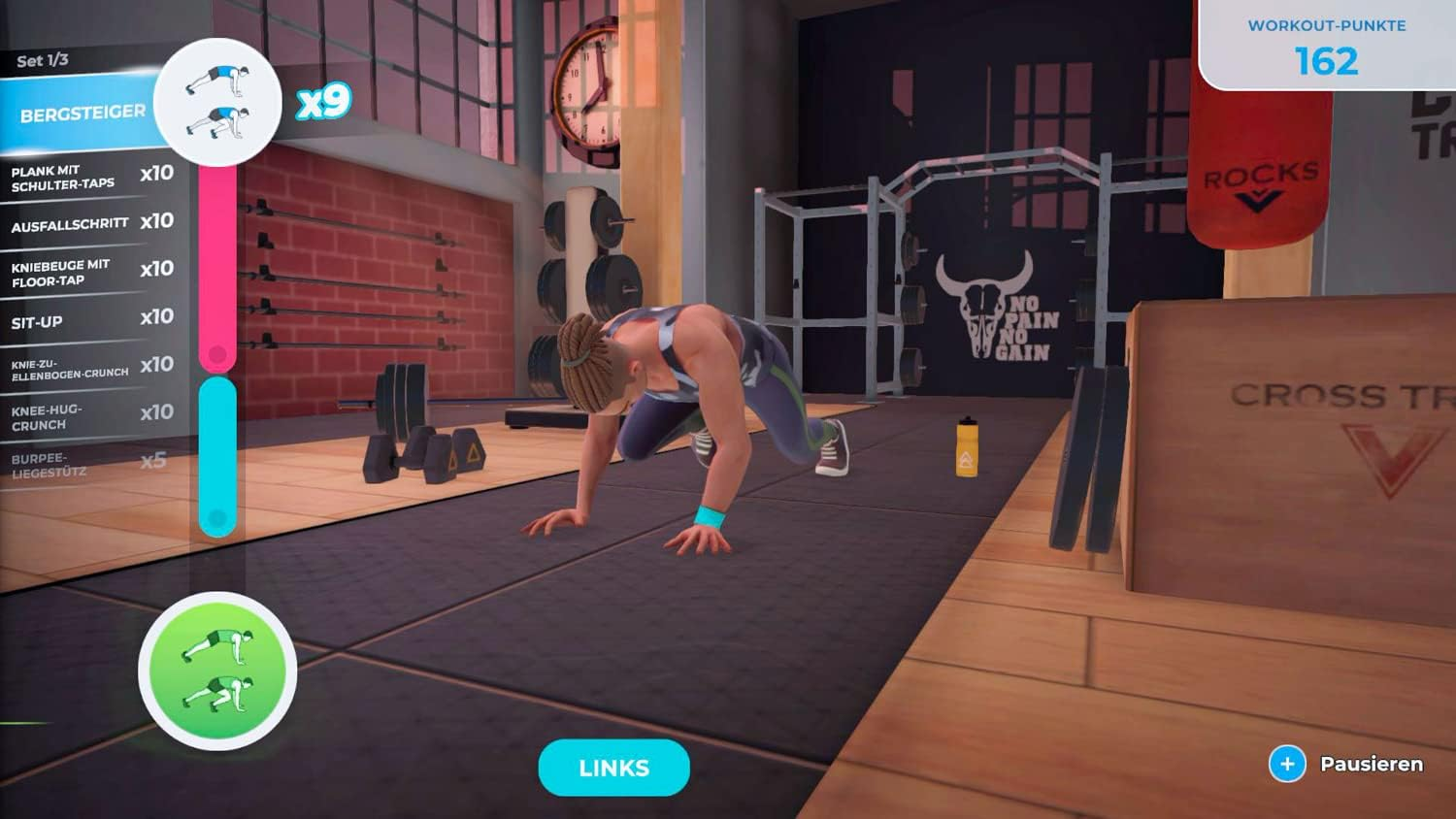
Task: Click Pausieren to pause the workout
Action: [x=1369, y=765]
